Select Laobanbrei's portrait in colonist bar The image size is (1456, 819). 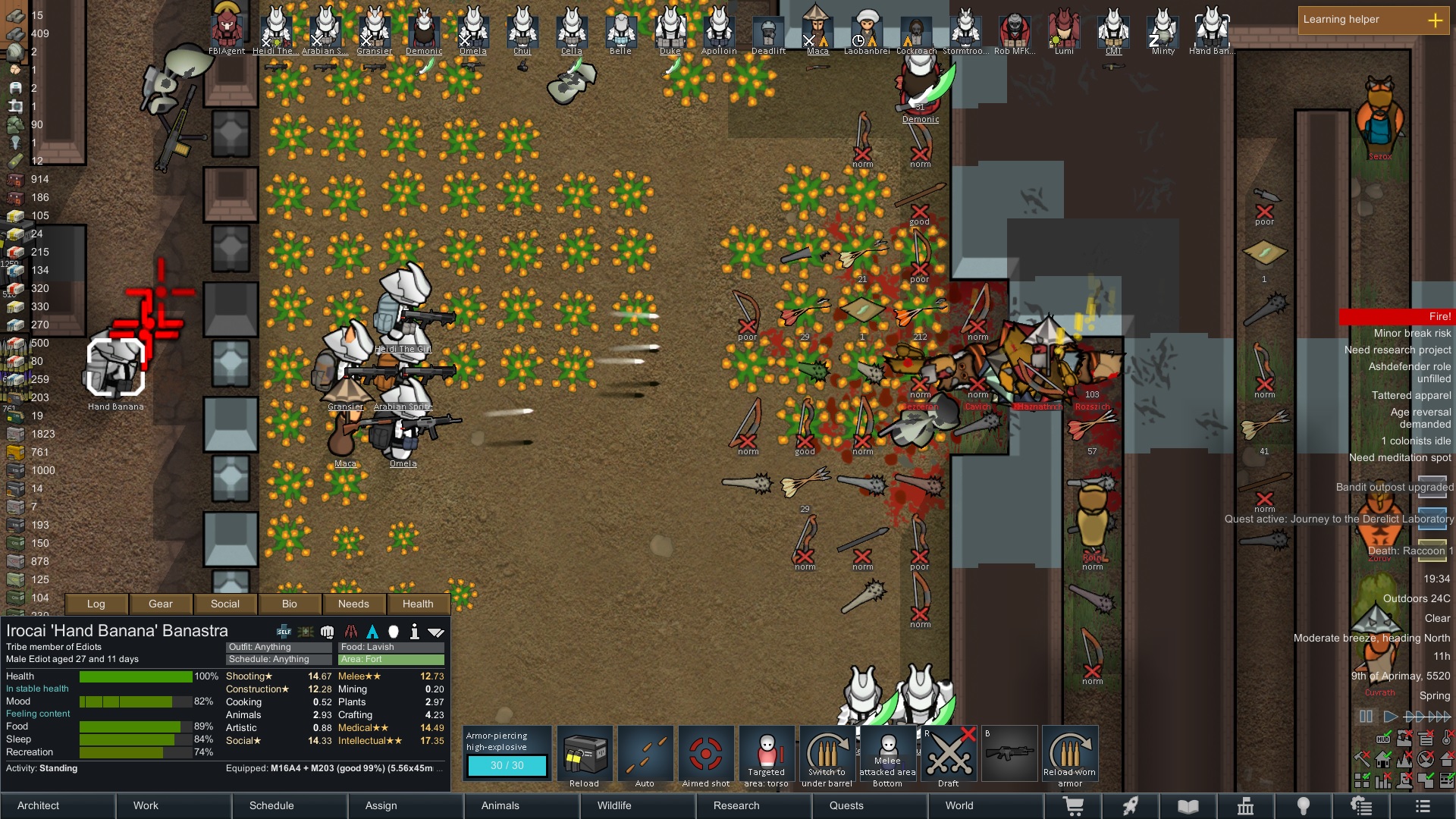pos(867,29)
